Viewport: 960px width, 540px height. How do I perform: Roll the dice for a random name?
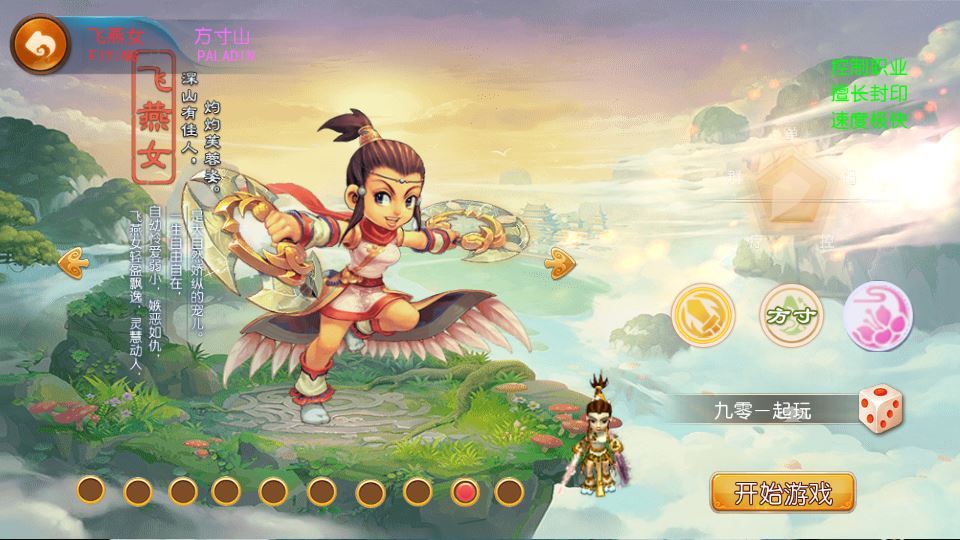click(x=881, y=408)
